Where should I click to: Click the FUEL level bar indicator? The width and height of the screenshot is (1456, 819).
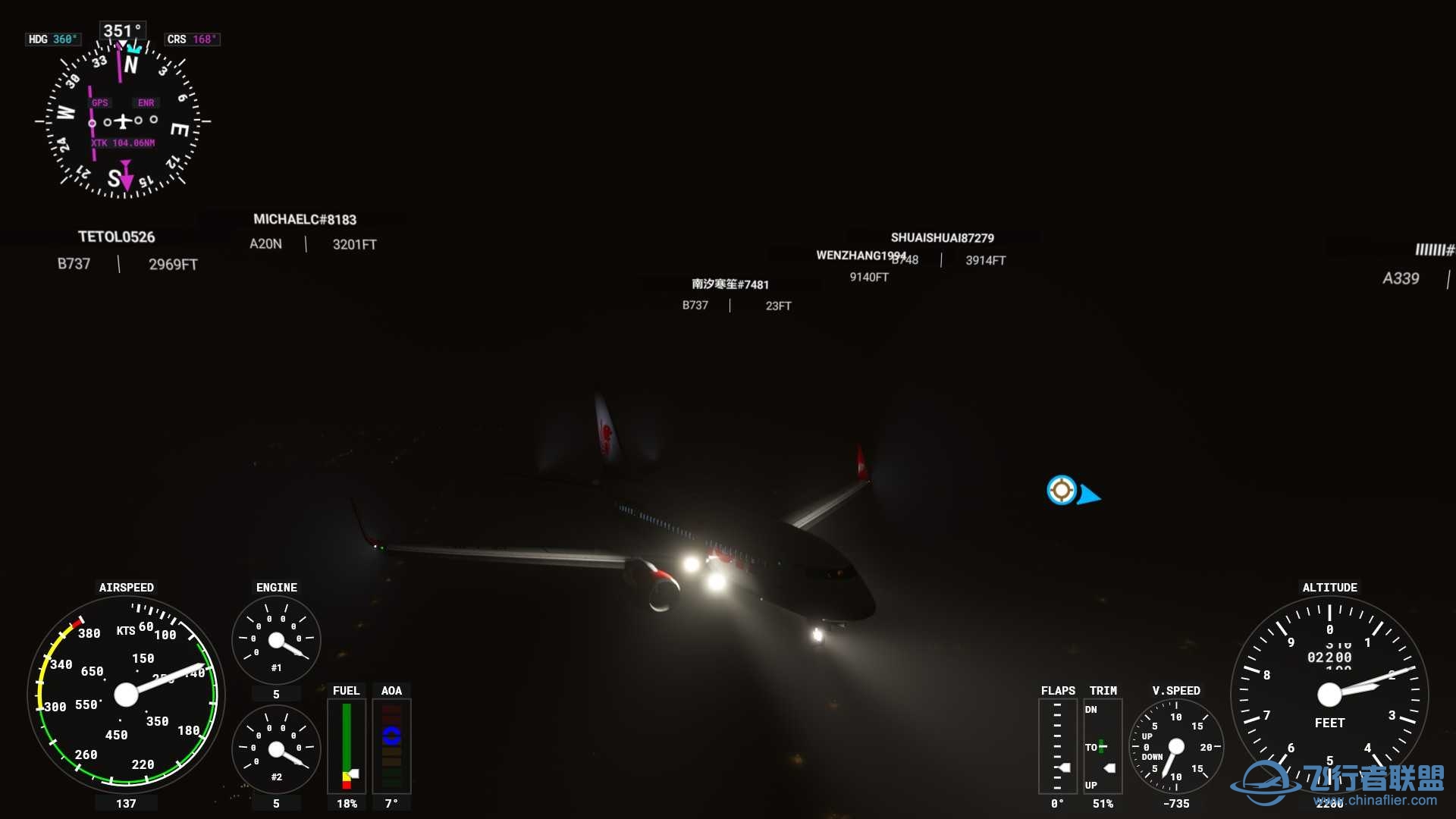coord(346,747)
